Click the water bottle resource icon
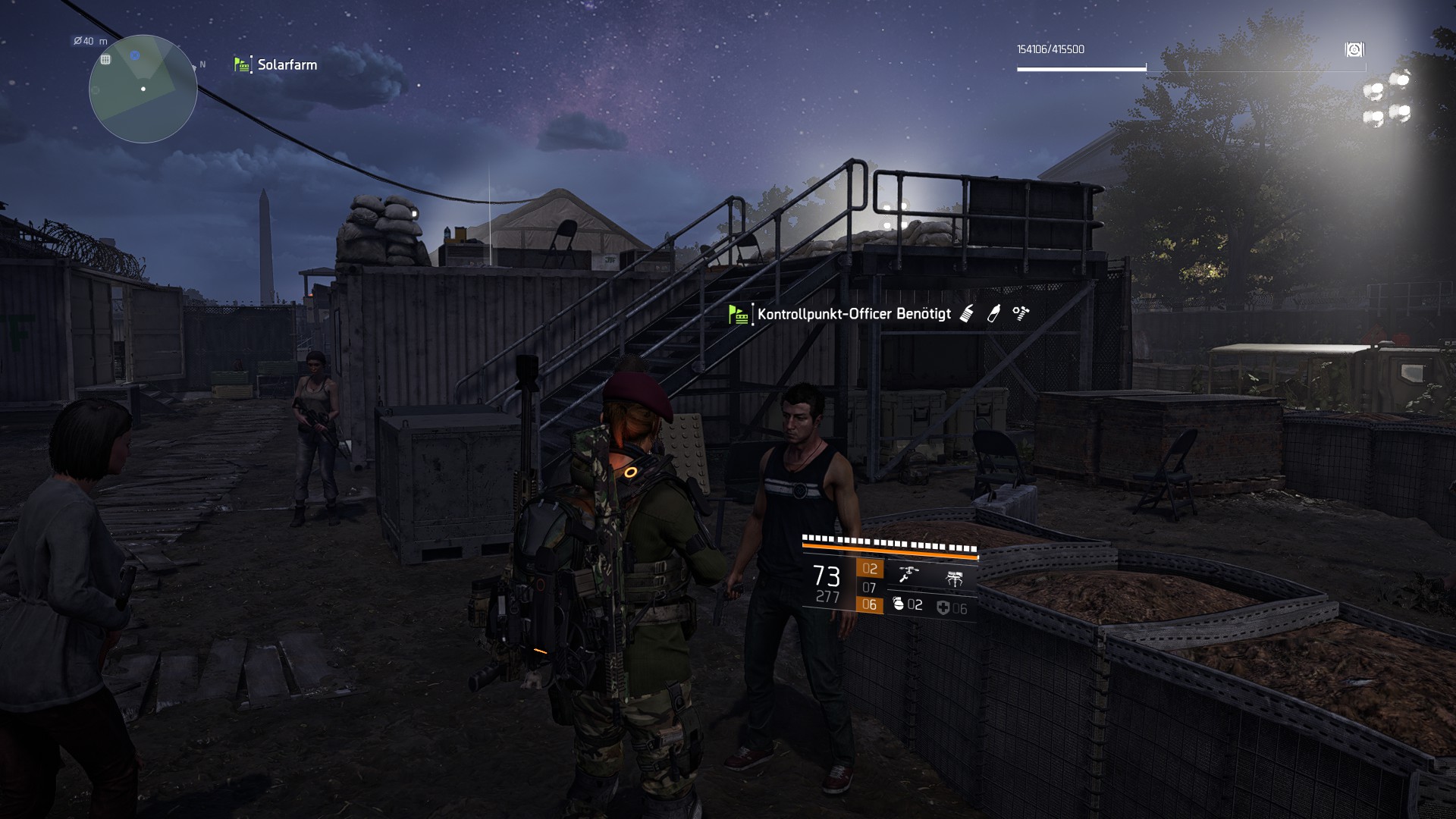This screenshot has height=819, width=1456. [x=994, y=312]
